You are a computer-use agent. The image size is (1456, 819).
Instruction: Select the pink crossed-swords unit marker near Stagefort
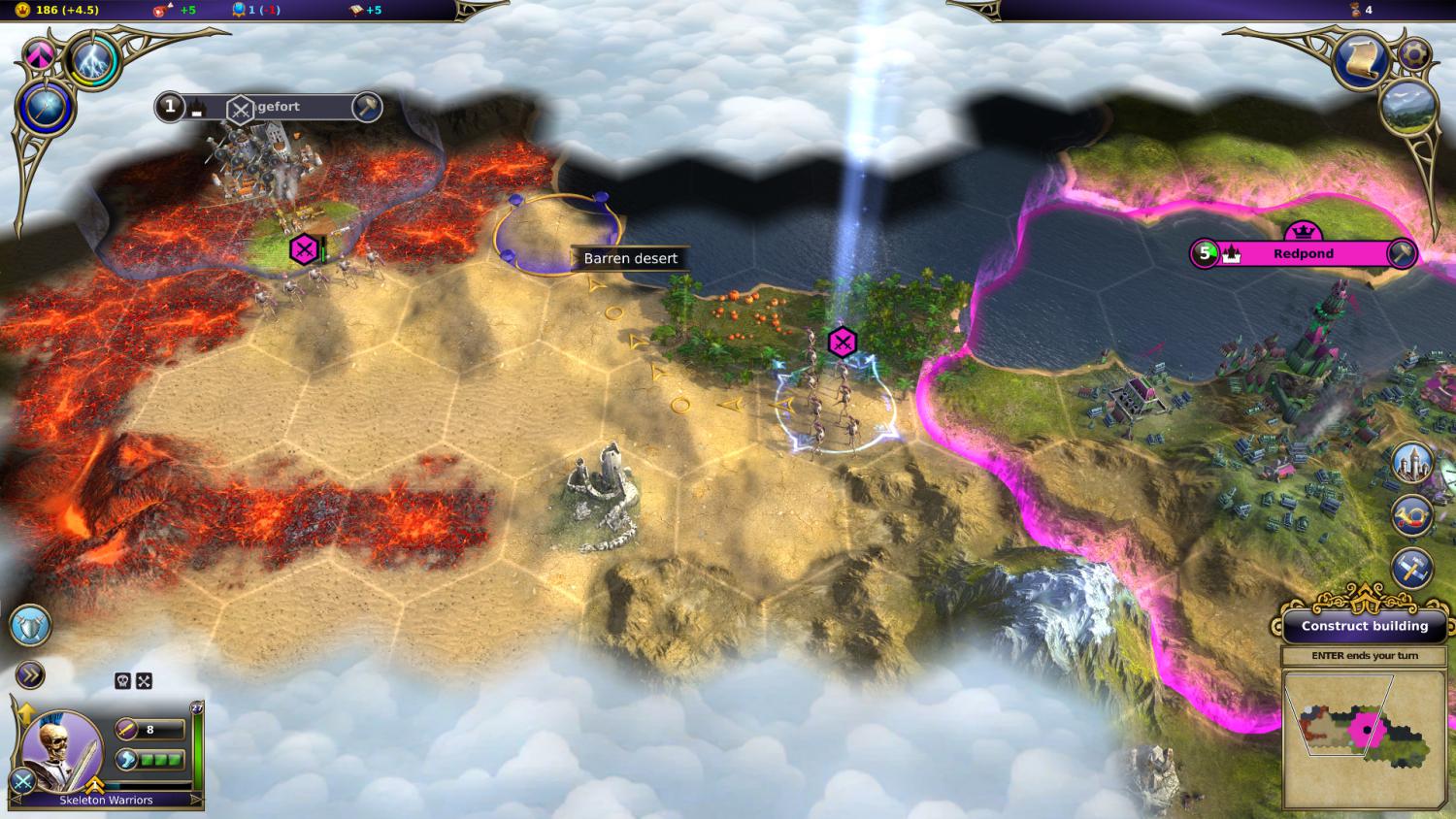(304, 250)
